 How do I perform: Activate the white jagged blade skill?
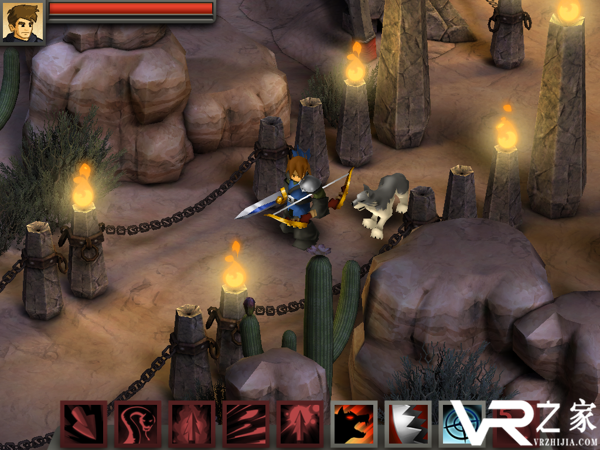(x=408, y=424)
